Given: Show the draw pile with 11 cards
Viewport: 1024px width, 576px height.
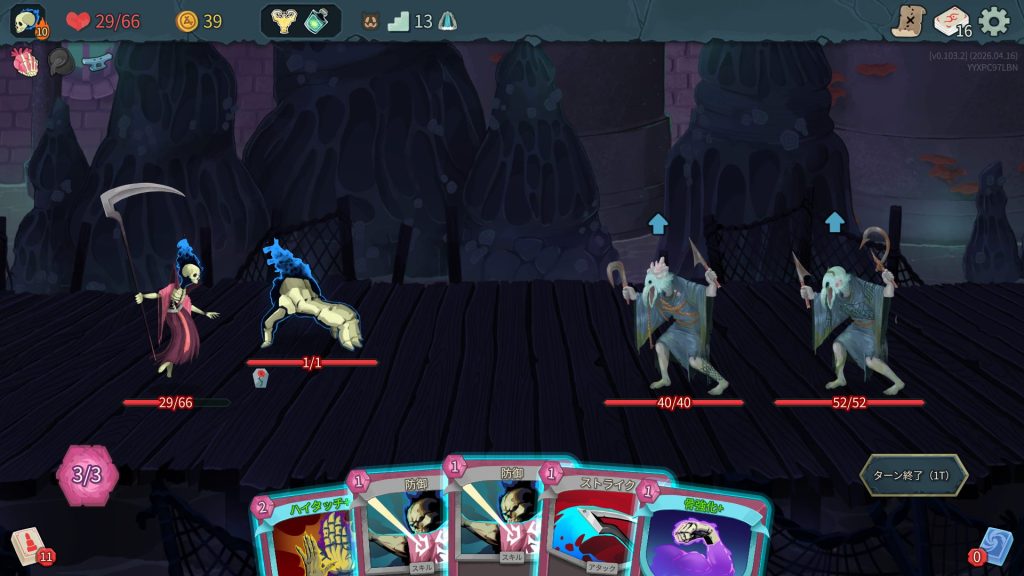Looking at the screenshot, I should tap(30, 547).
